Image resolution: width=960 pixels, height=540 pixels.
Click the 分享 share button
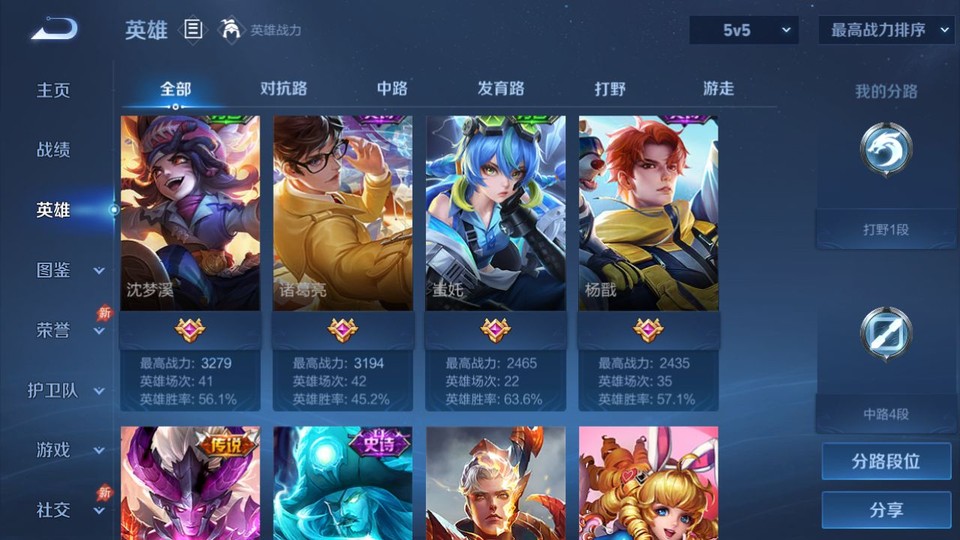pyautogui.click(x=886, y=510)
